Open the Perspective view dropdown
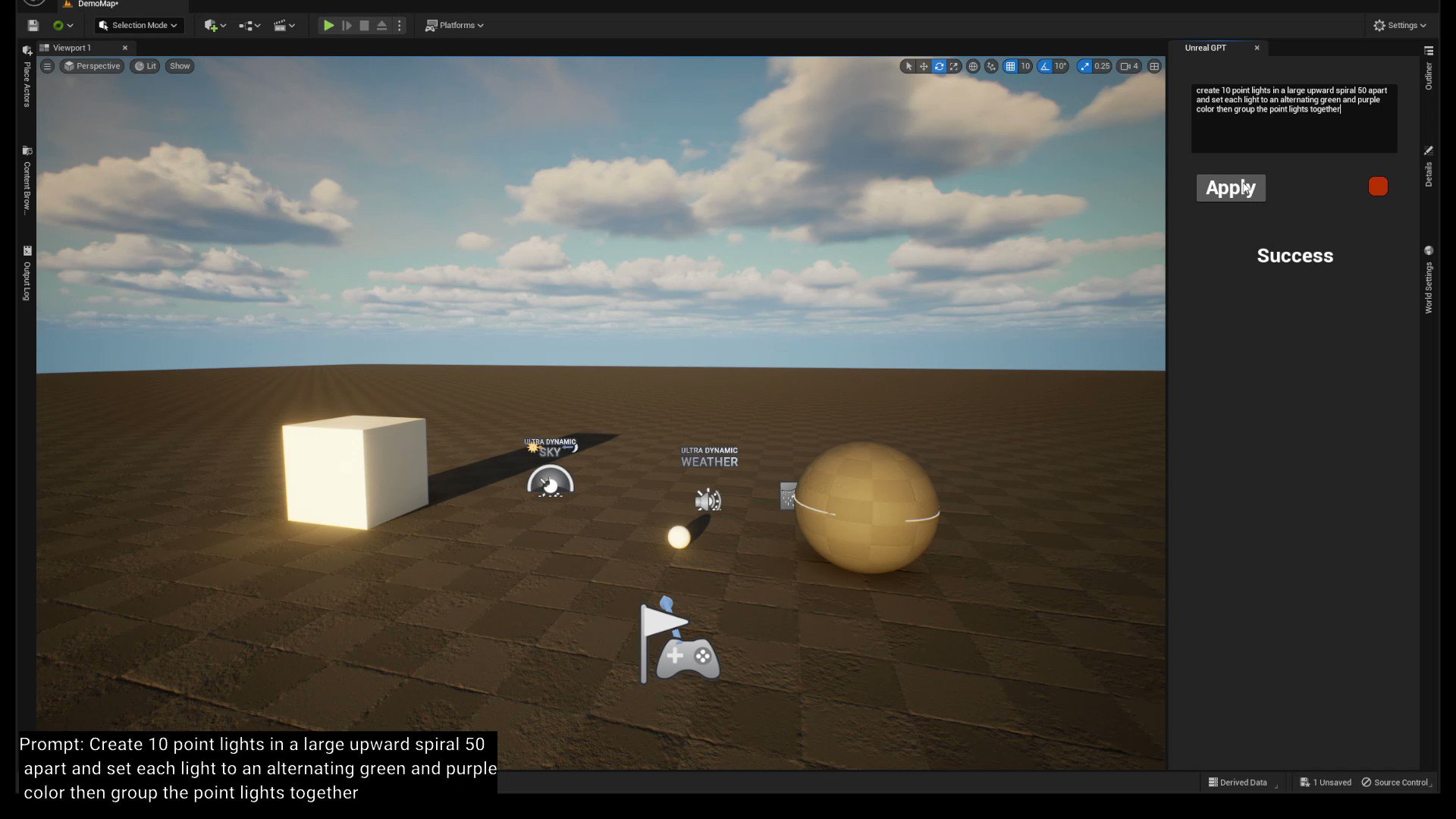 91,66
